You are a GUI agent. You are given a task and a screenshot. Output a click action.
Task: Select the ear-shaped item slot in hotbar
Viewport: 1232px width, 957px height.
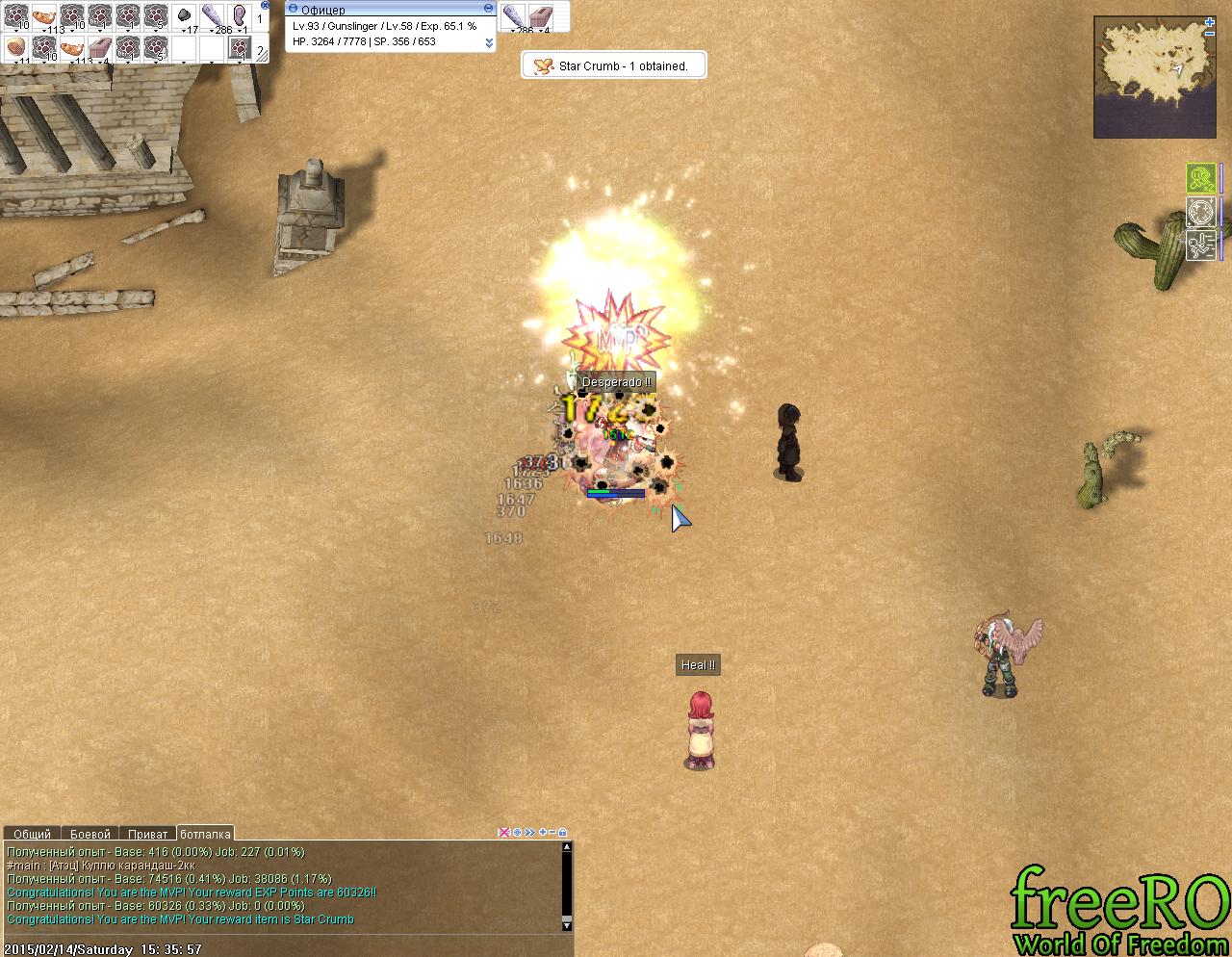pyautogui.click(x=240, y=16)
